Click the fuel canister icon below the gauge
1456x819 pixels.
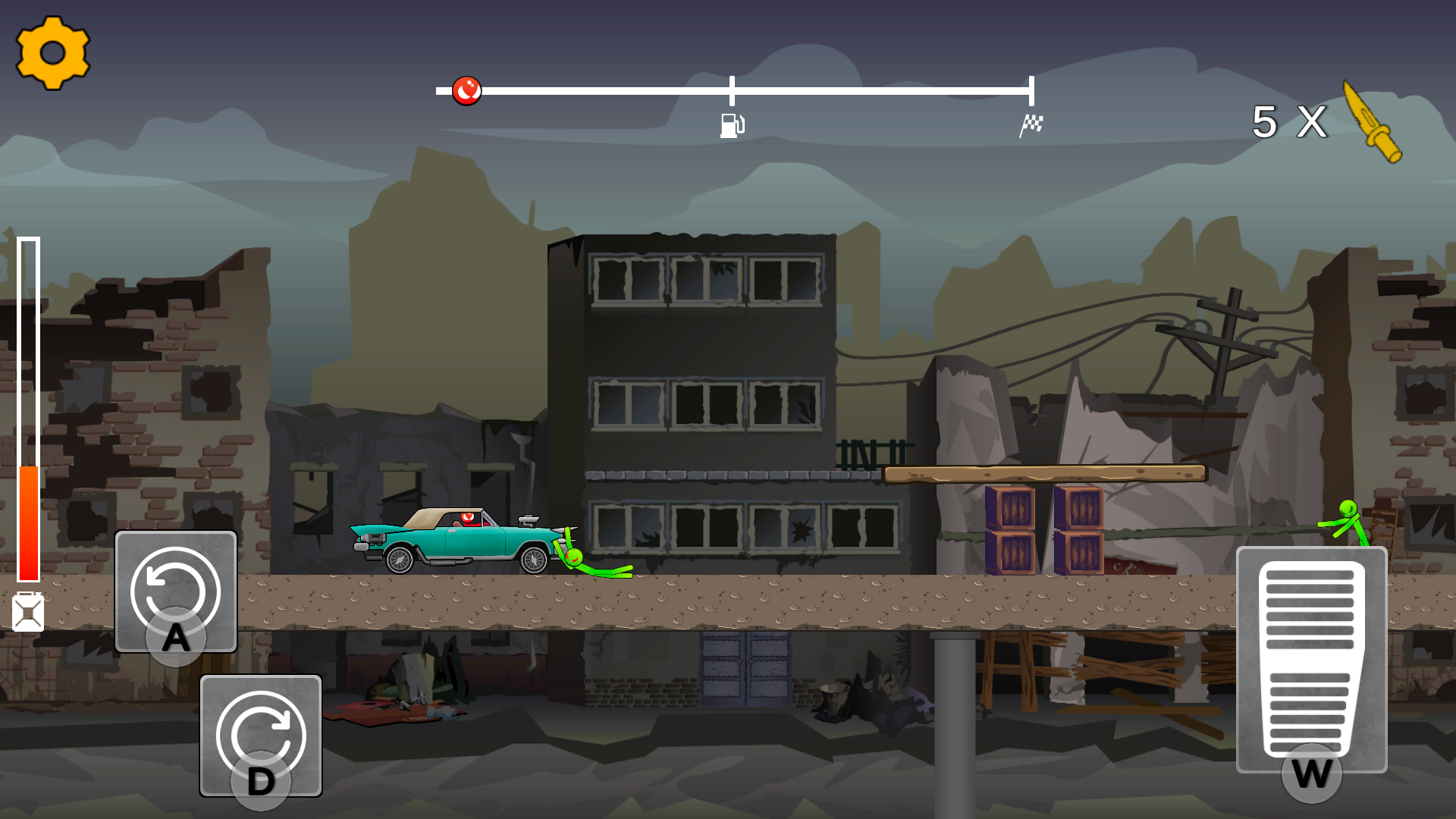tap(29, 612)
